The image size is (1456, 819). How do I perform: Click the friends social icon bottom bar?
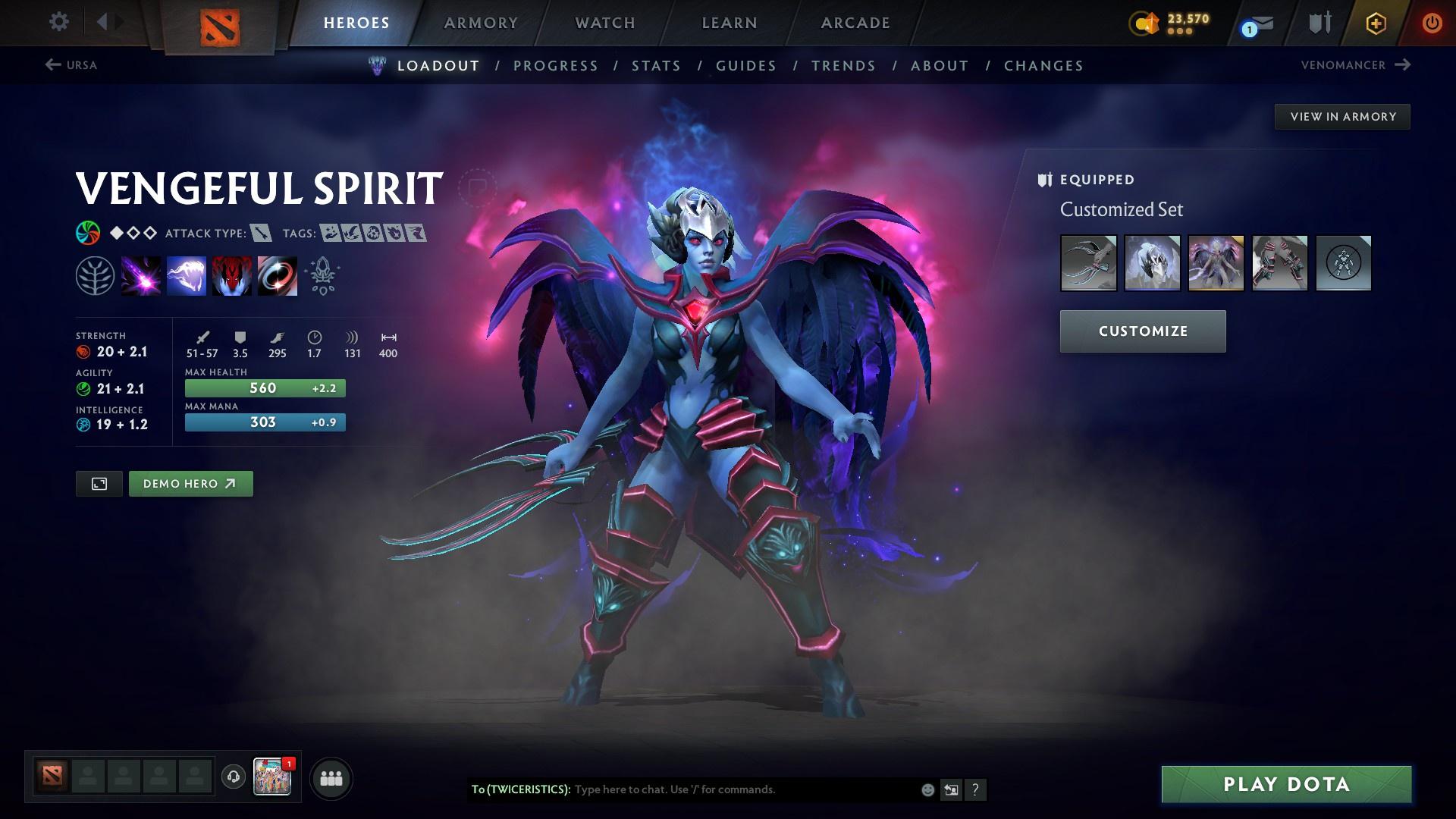330,777
